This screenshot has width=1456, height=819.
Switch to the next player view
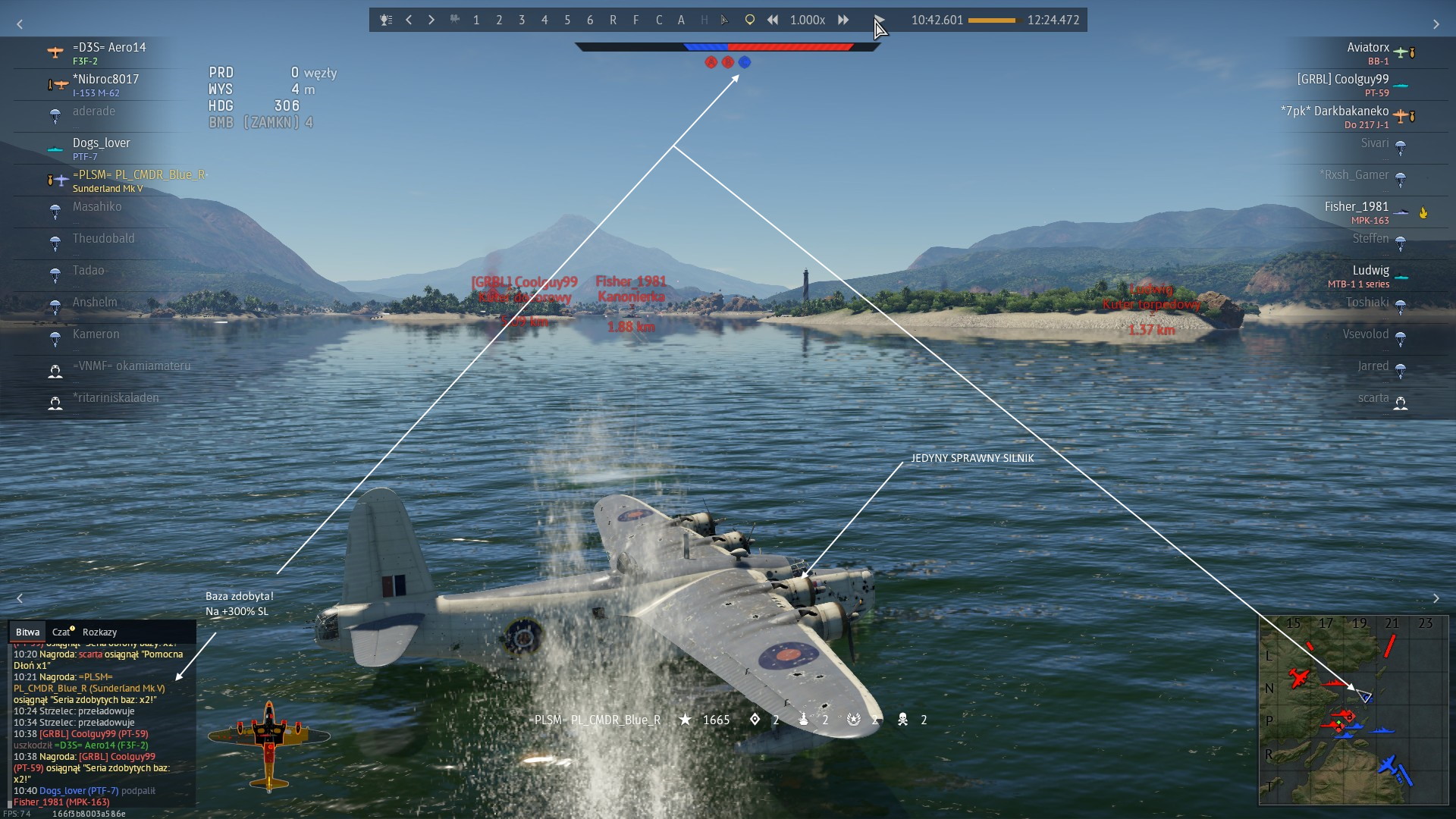click(431, 20)
